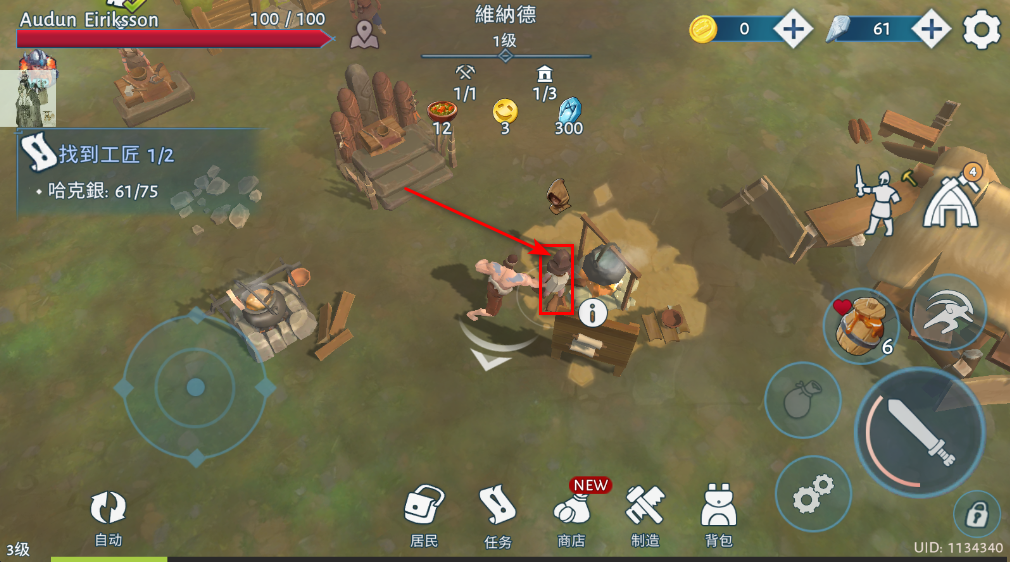Add more gold coins with plus button

pos(794,29)
